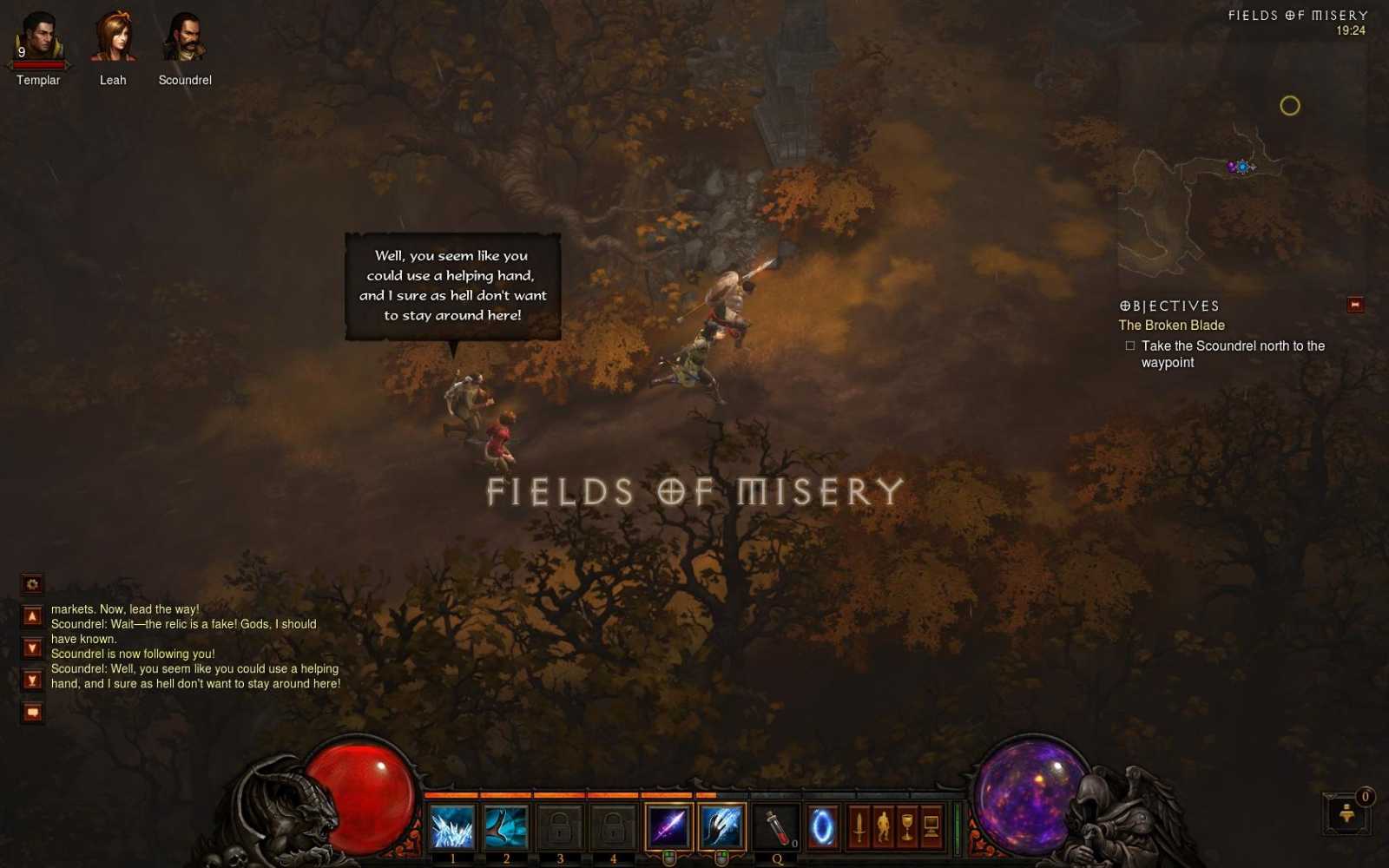This screenshot has width=1389, height=868.
Task: Open the chat settings gear
Action: (x=31, y=584)
